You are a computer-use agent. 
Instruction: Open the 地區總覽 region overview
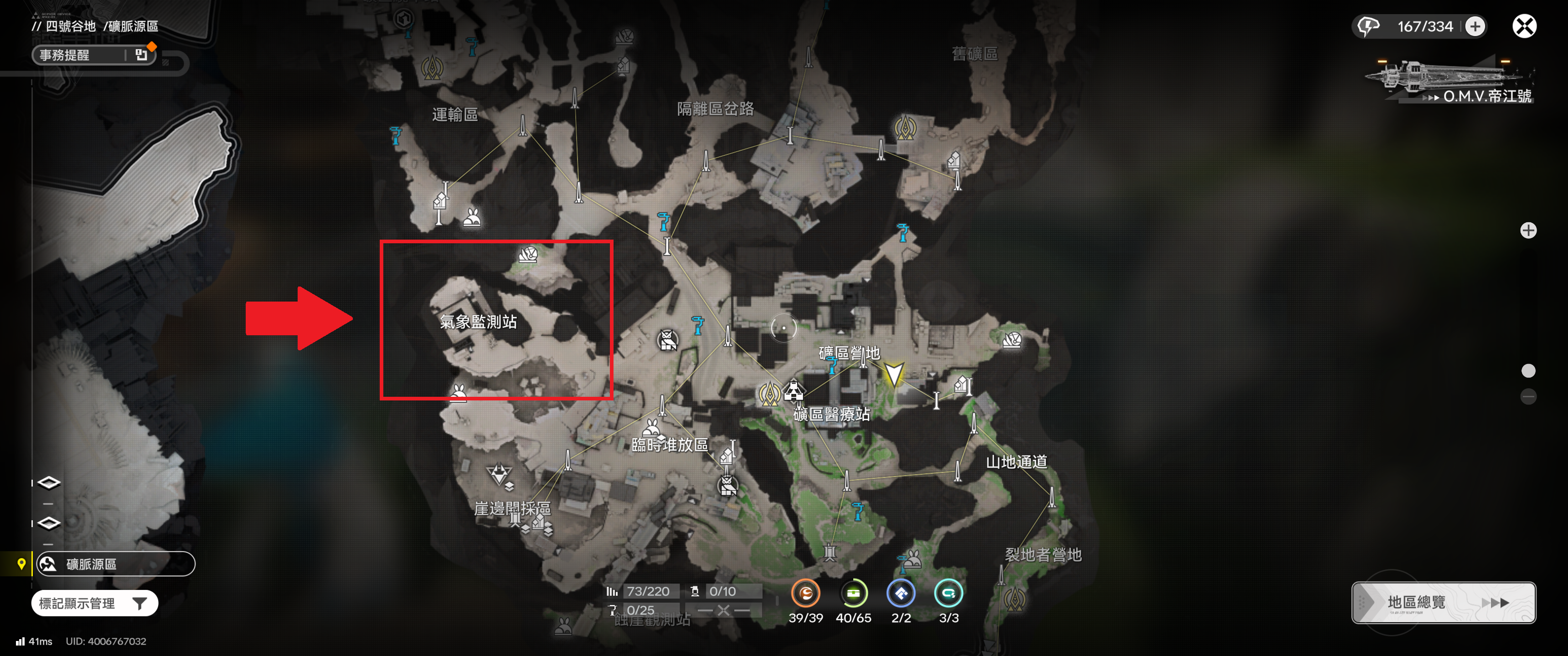[x=1443, y=602]
